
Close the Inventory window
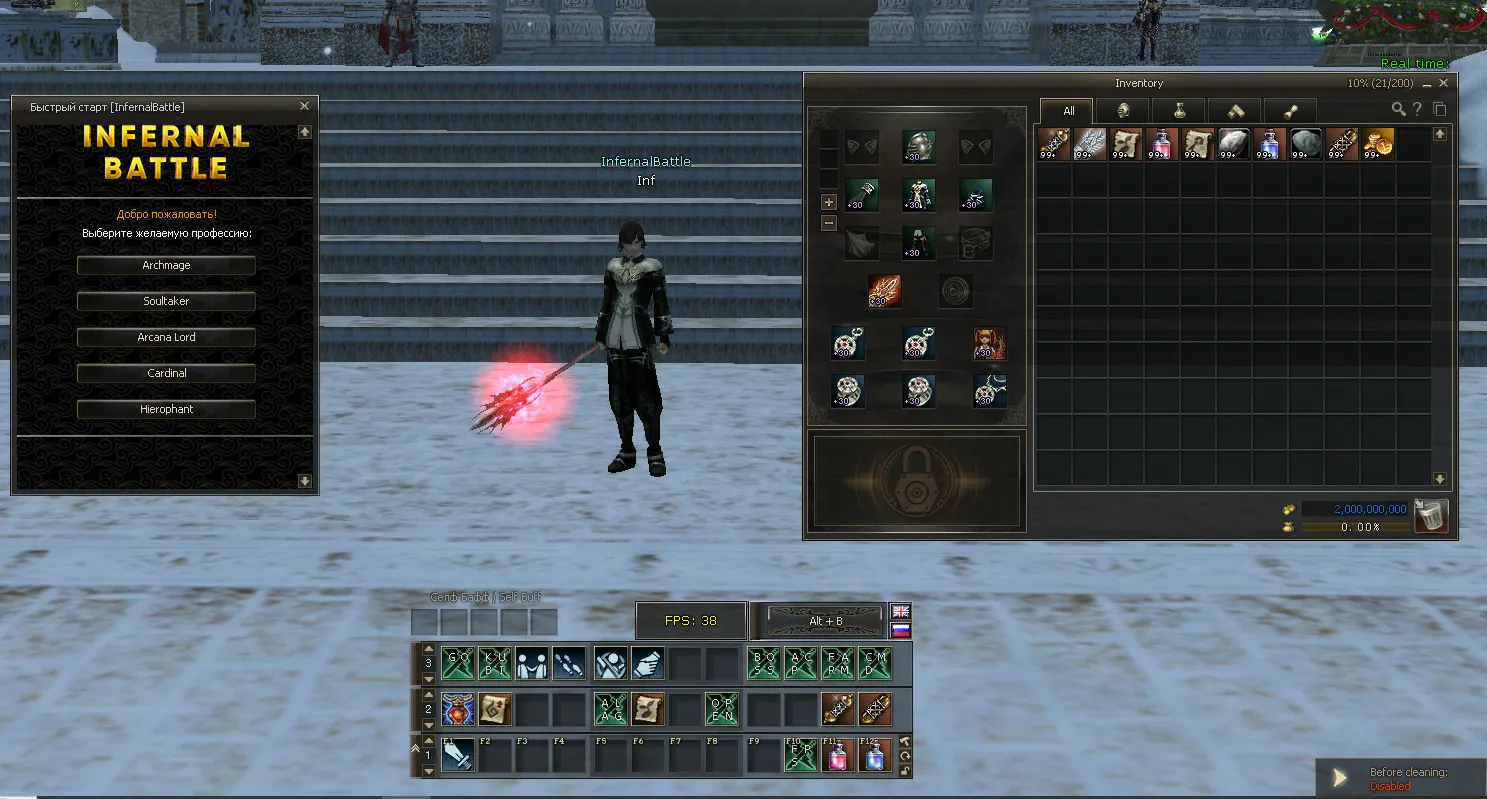[x=1443, y=84]
